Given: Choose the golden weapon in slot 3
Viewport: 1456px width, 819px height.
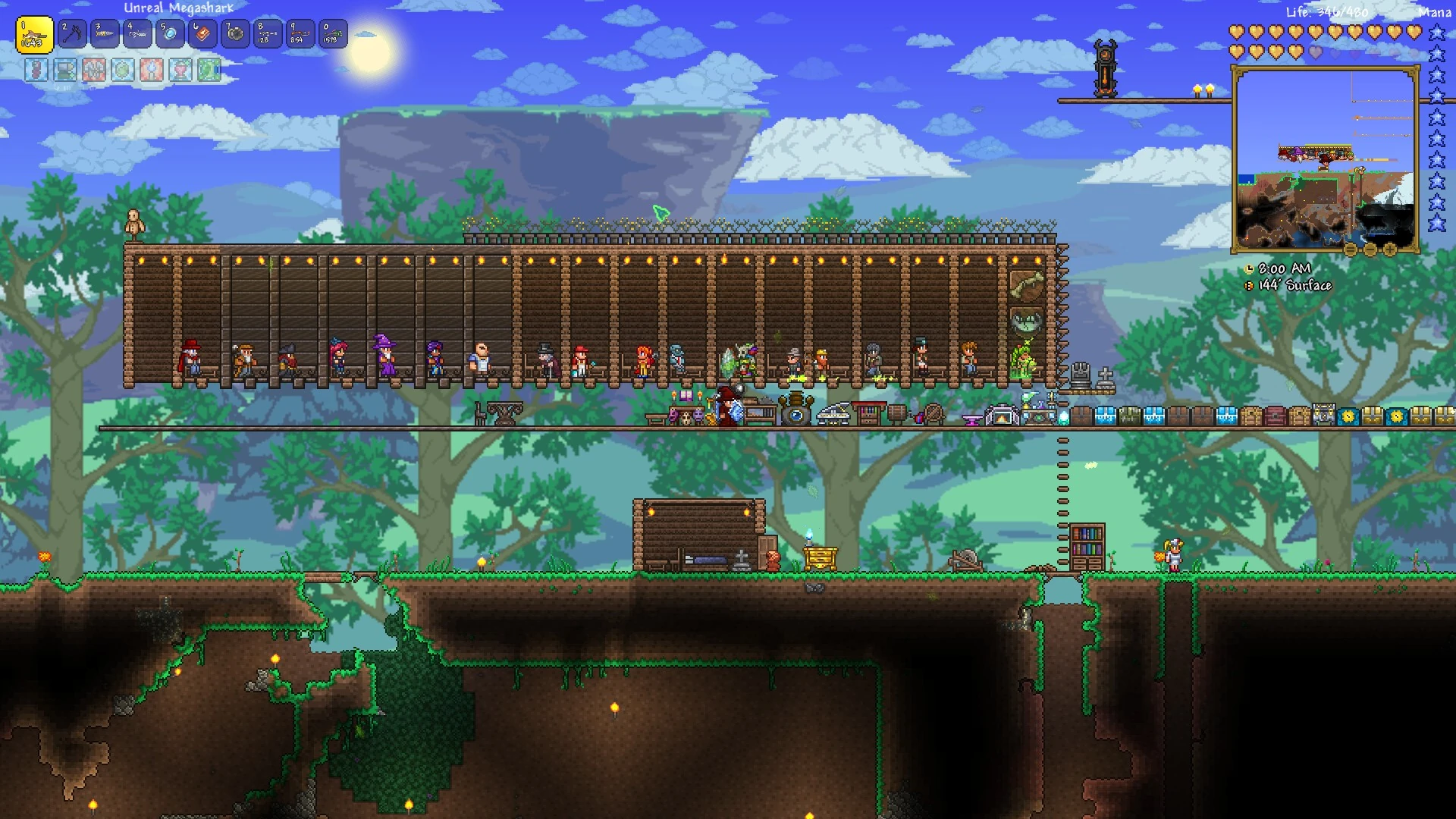Looking at the screenshot, I should (x=105, y=34).
